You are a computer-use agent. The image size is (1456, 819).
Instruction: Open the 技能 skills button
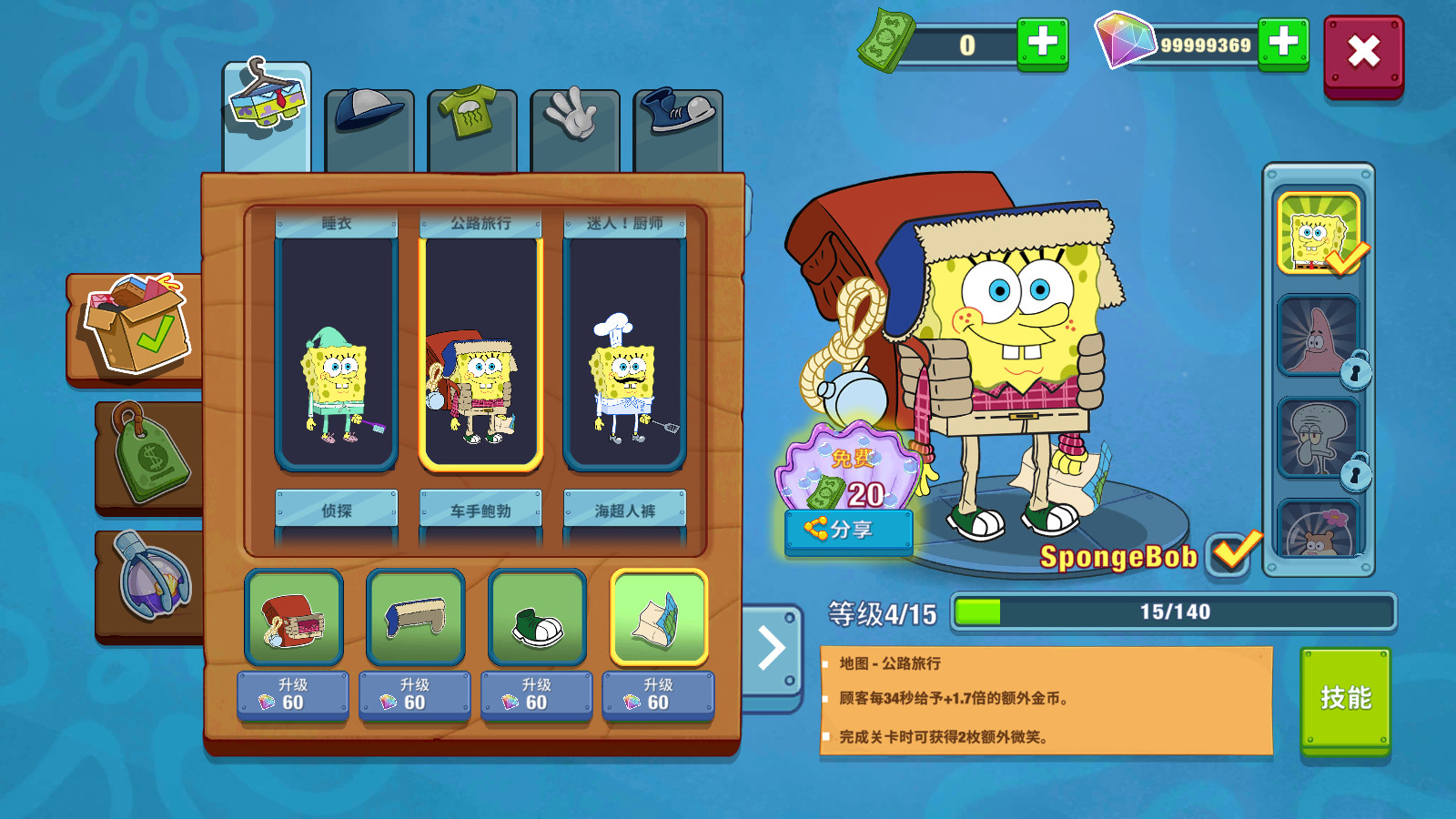pyautogui.click(x=1345, y=698)
